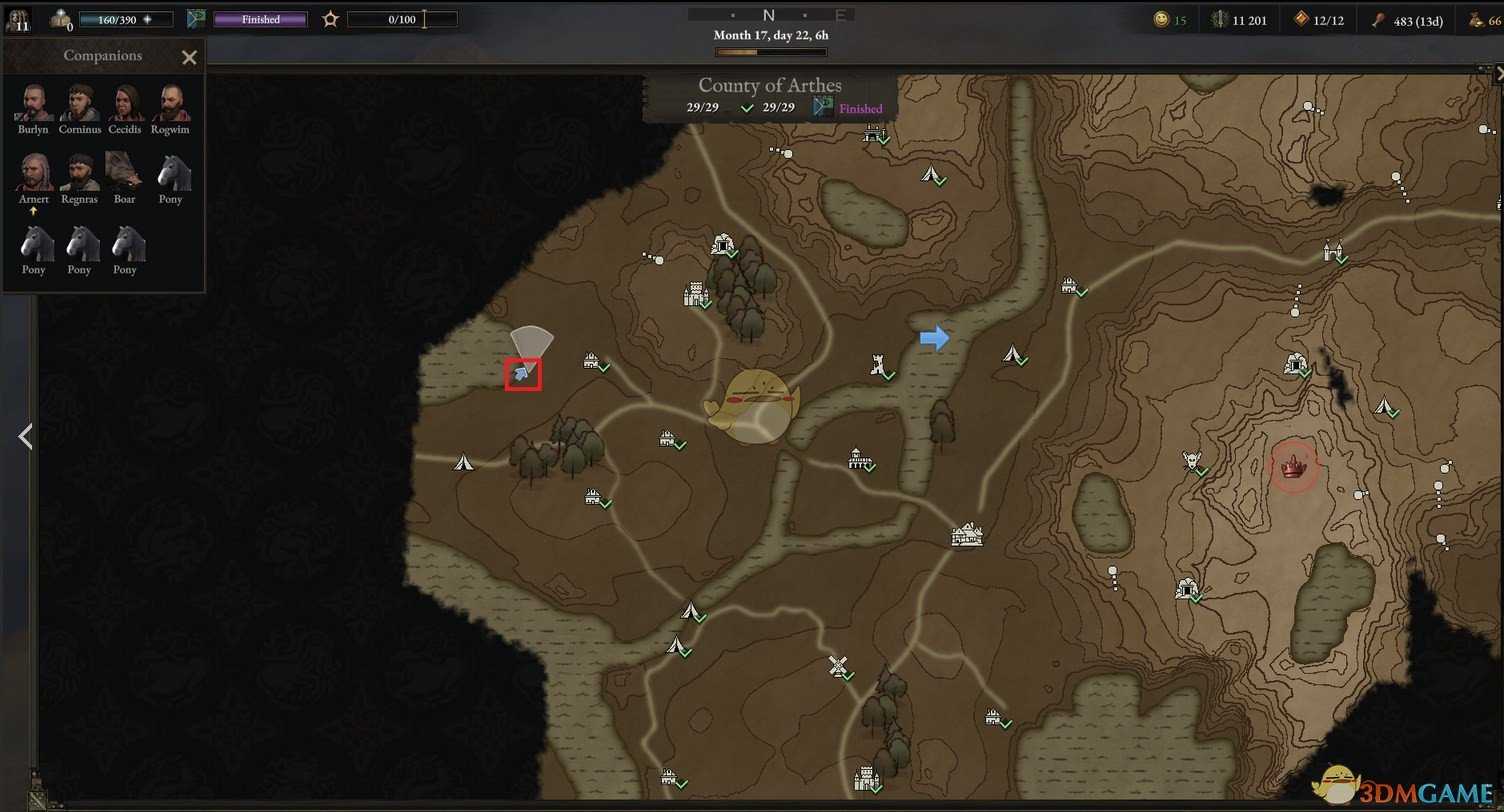Click the player party marker in the red box

(522, 374)
